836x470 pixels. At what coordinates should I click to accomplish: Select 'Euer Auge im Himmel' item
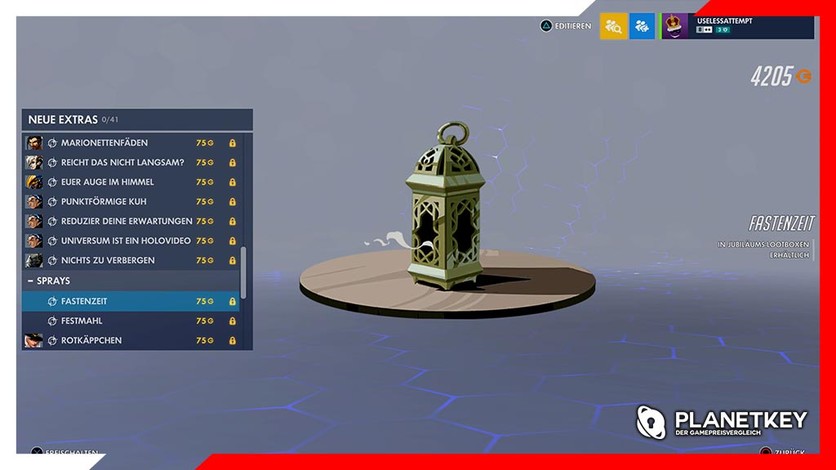(x=130, y=182)
